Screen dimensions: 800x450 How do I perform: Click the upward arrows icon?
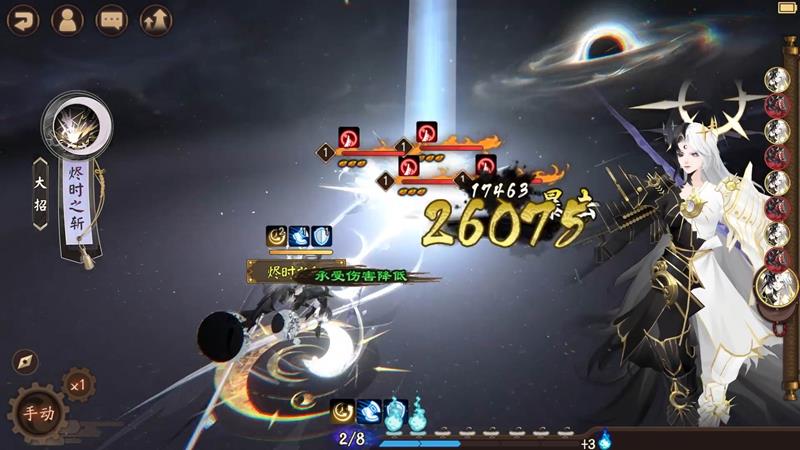156,20
